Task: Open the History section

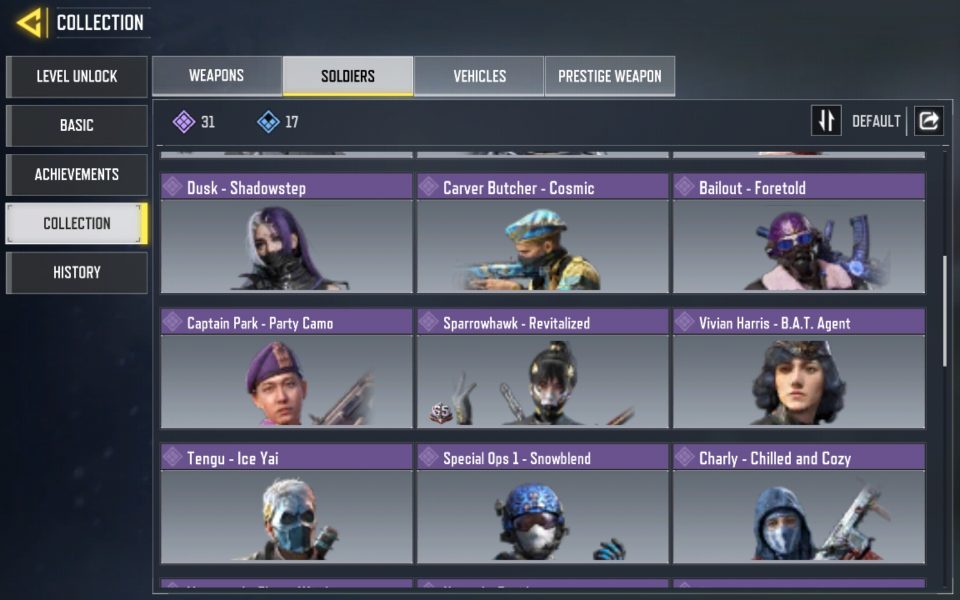Action: tap(77, 272)
